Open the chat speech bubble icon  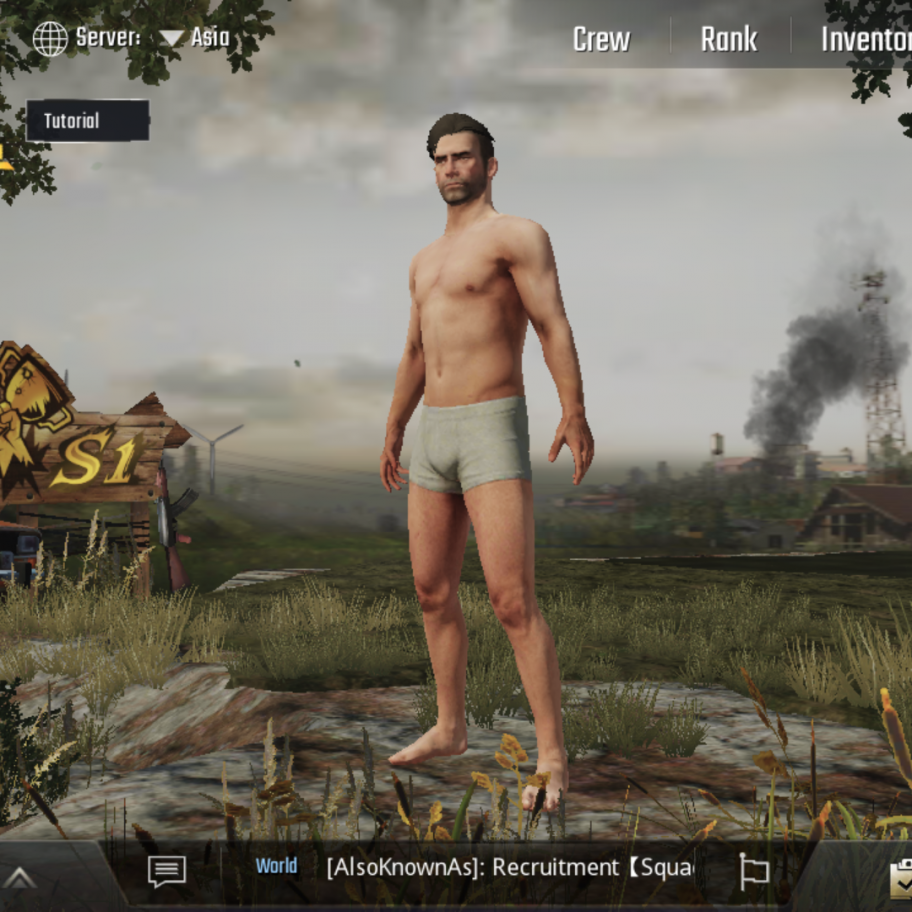(167, 870)
